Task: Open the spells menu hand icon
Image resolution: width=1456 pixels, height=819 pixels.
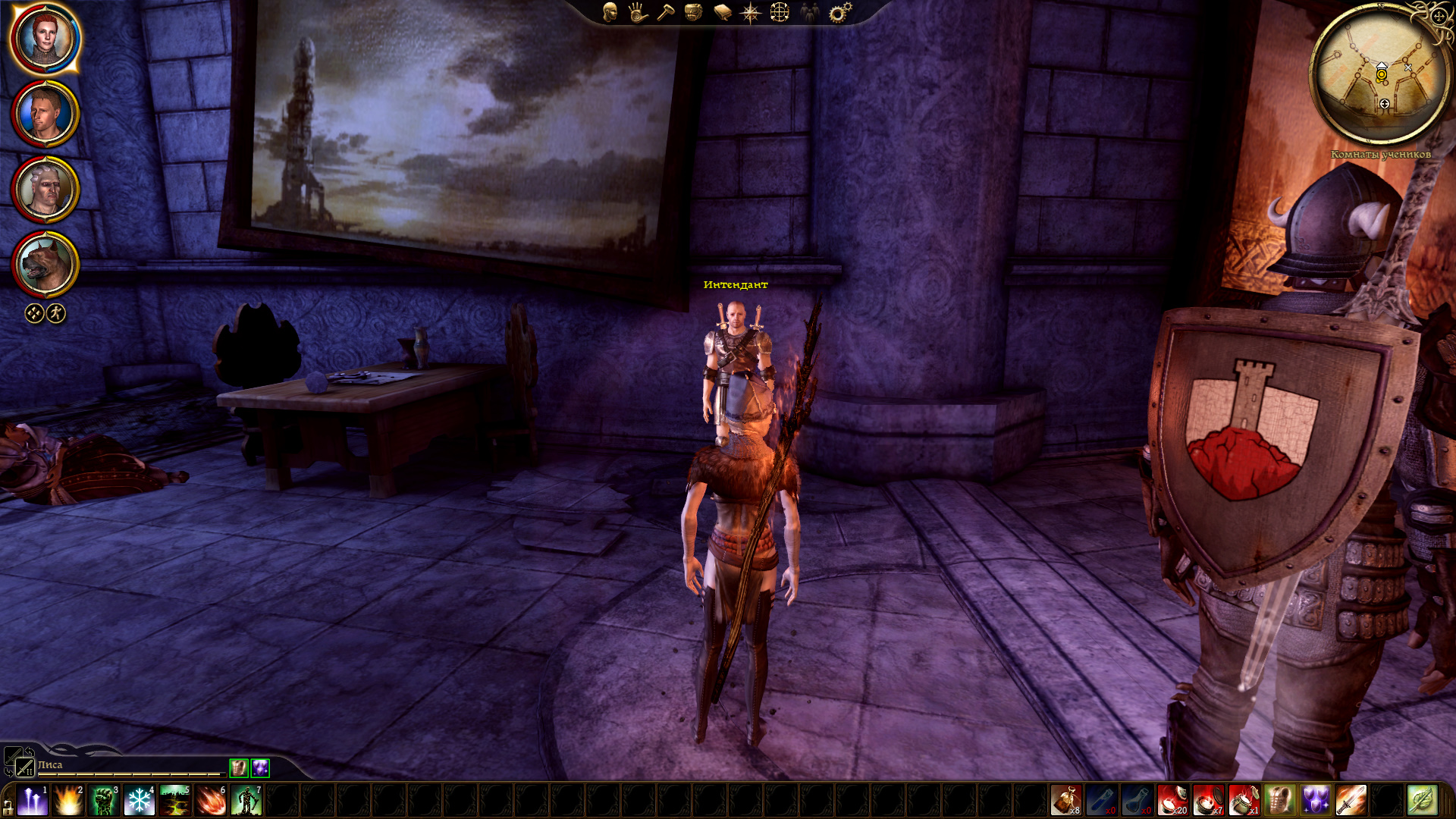Action: point(637,12)
